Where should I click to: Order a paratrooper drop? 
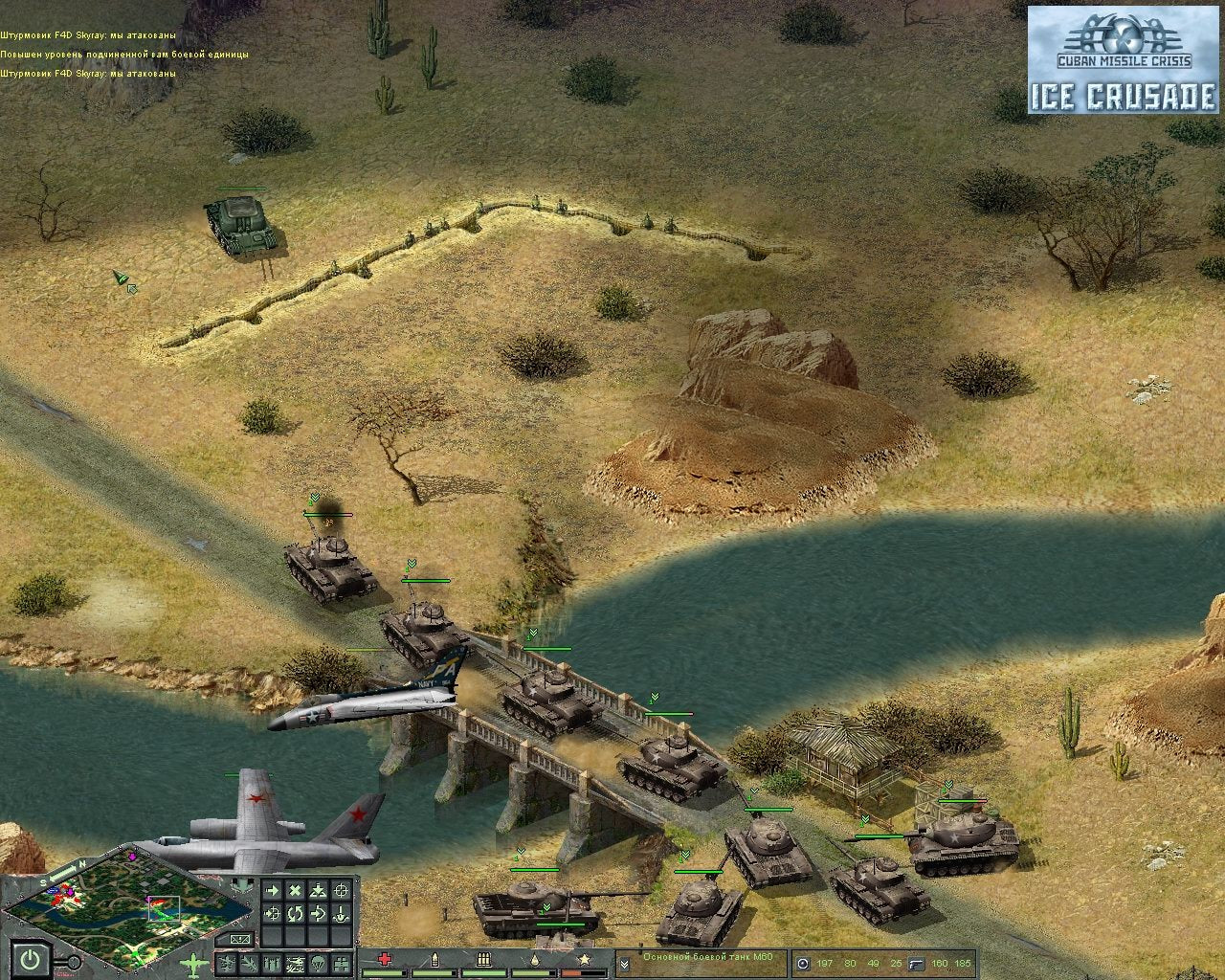tap(316, 963)
